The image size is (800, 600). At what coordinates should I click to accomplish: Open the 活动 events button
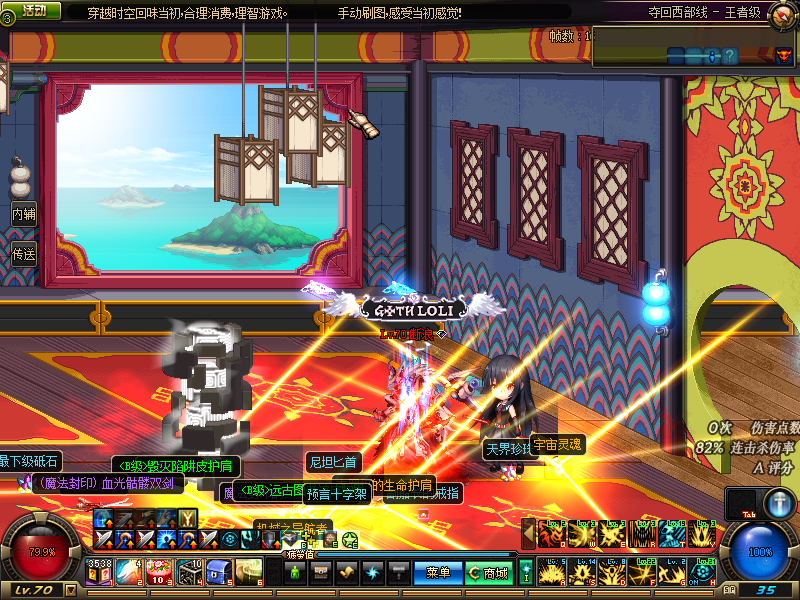[x=34, y=10]
